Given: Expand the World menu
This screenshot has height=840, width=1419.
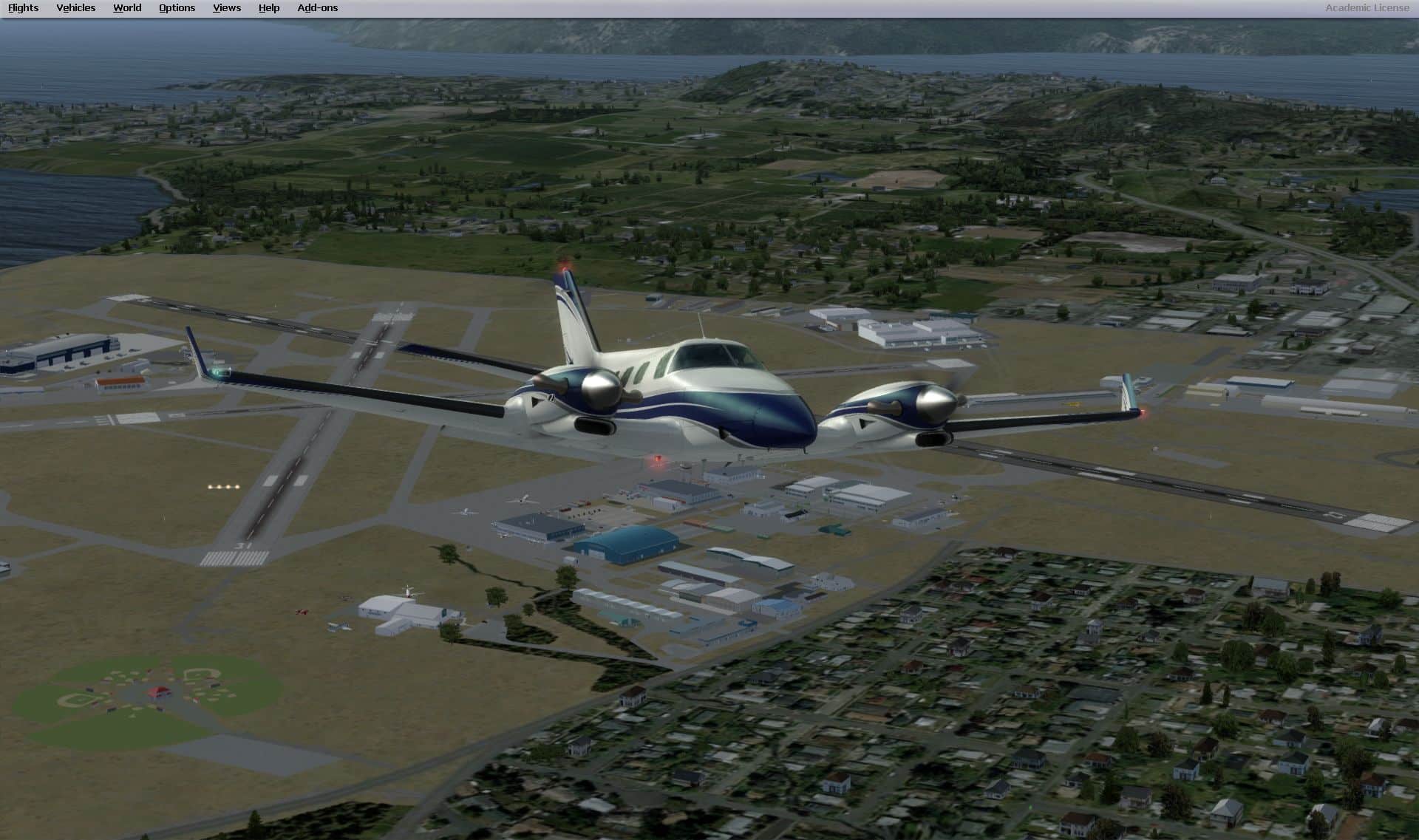Looking at the screenshot, I should click(x=127, y=8).
